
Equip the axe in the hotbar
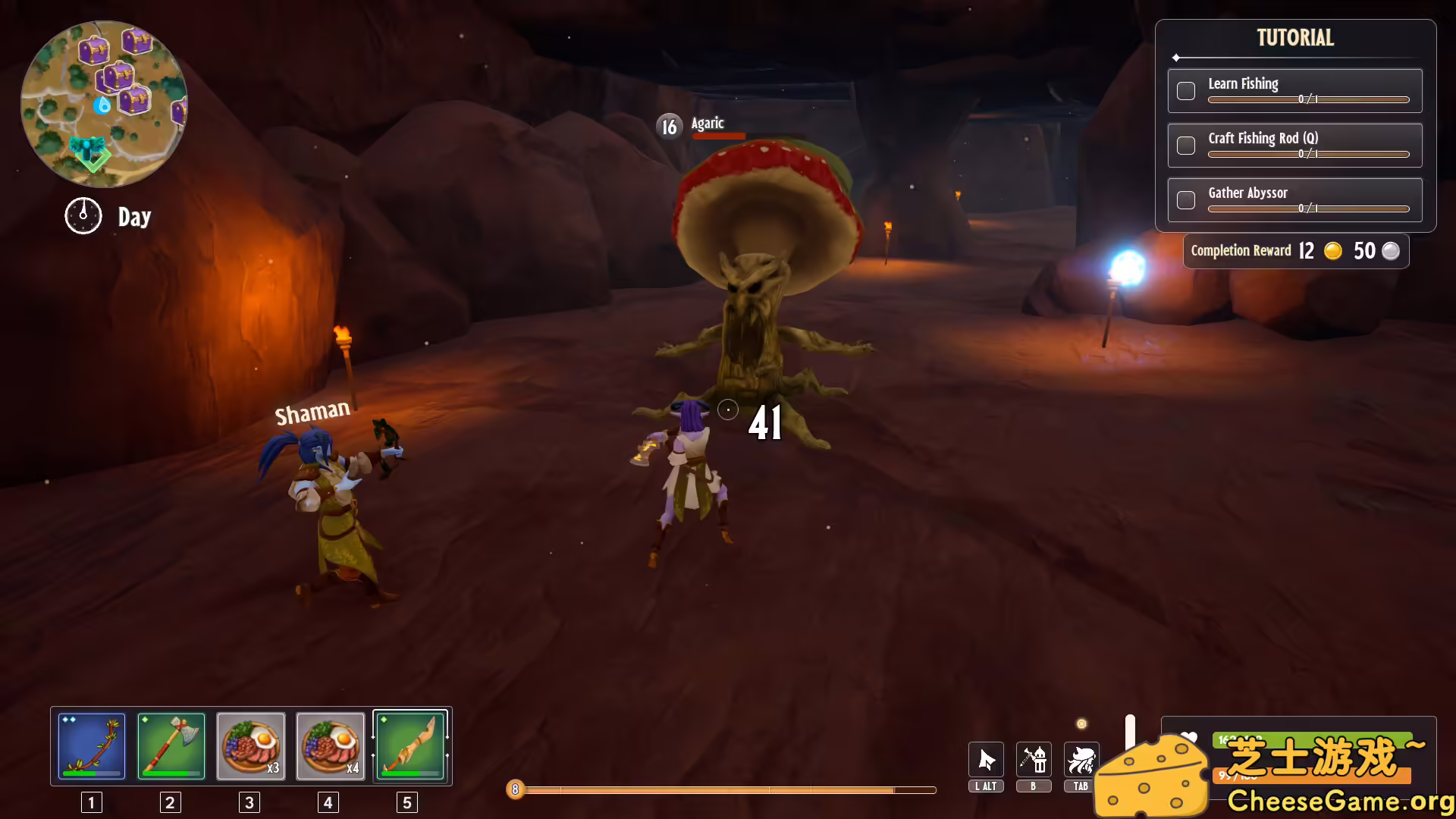(171, 746)
